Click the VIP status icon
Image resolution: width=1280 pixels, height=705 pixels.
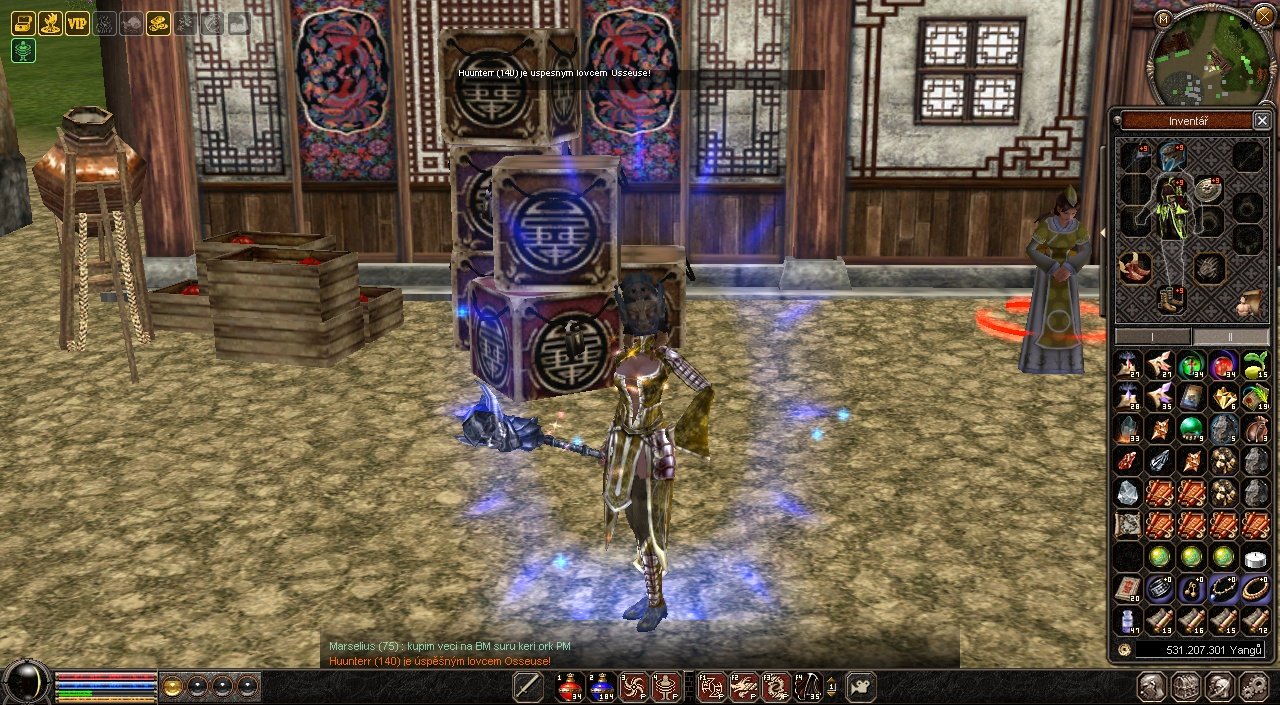tap(77, 23)
